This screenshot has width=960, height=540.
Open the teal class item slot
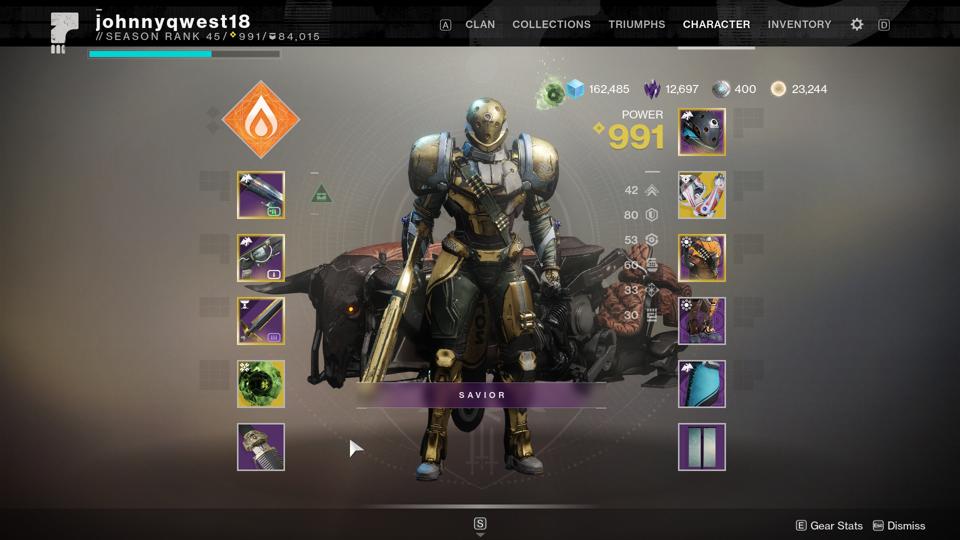702,384
